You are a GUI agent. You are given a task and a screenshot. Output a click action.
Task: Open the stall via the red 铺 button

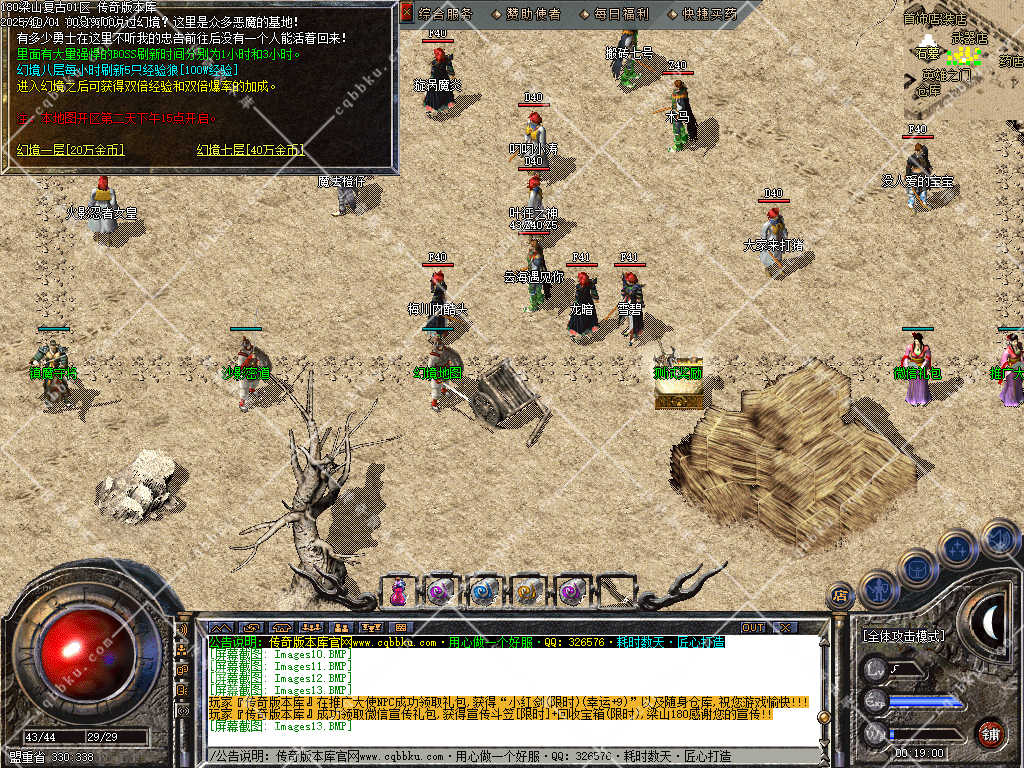(990, 733)
